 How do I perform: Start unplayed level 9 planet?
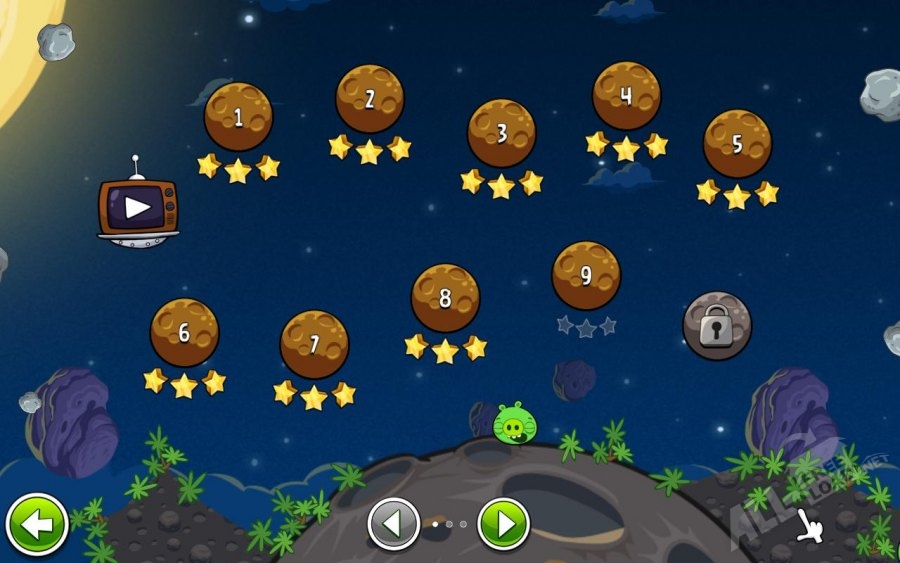coord(586,275)
